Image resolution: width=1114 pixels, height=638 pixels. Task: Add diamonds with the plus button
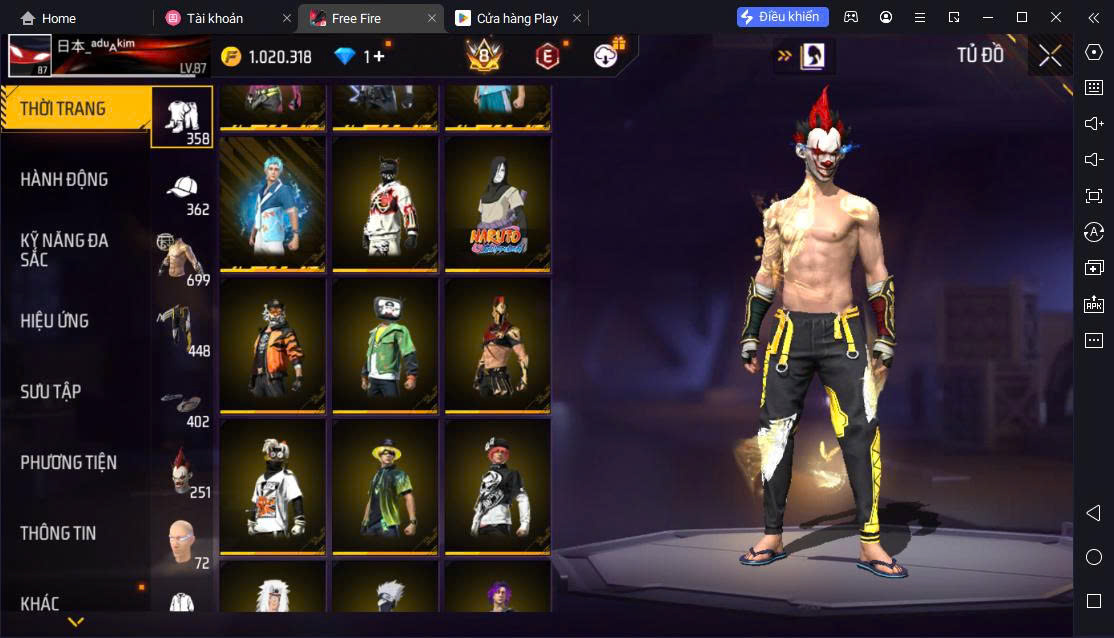[x=378, y=57]
